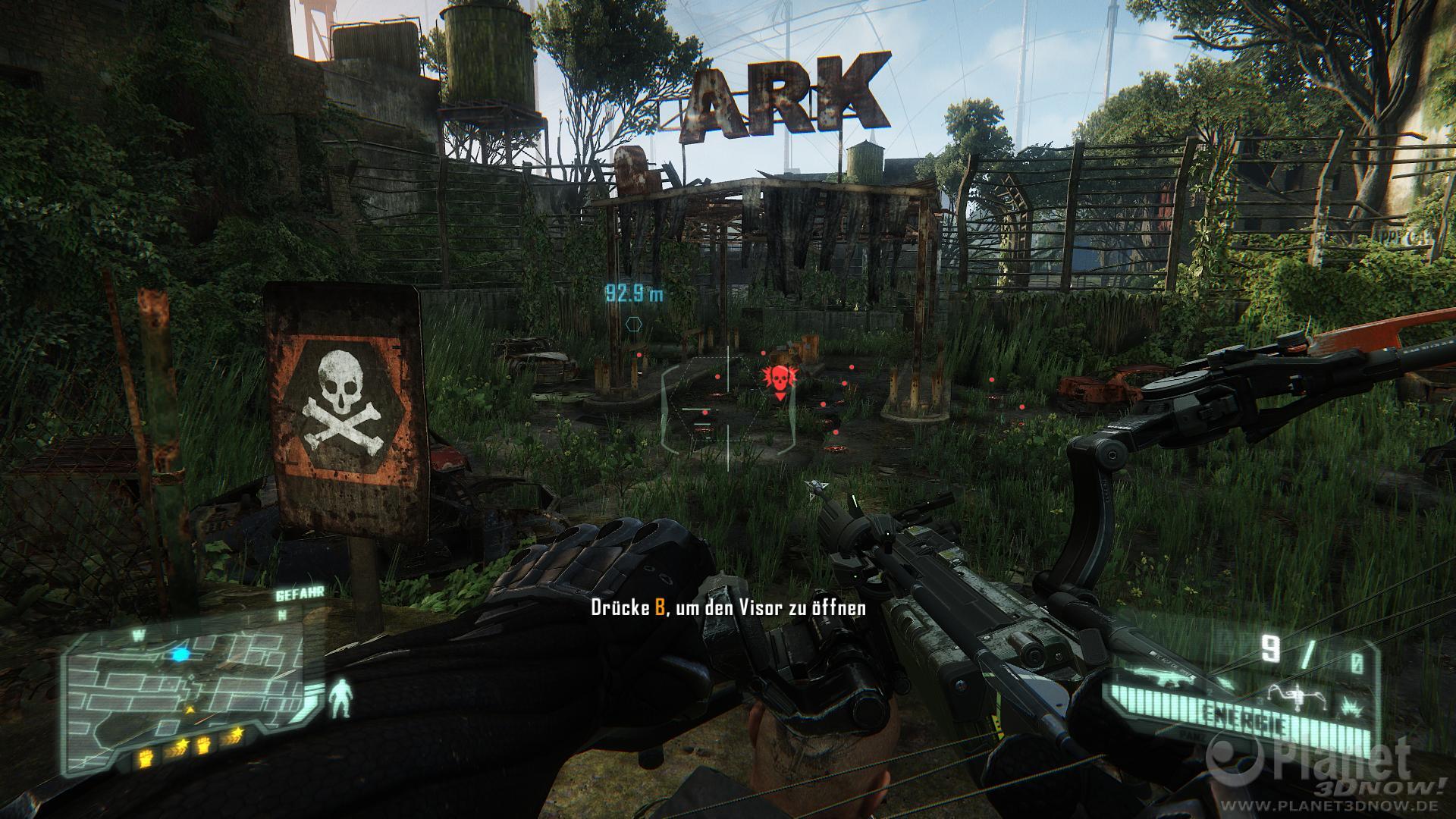
Task: Select the cyan objective marker on the minimap
Action: point(180,653)
